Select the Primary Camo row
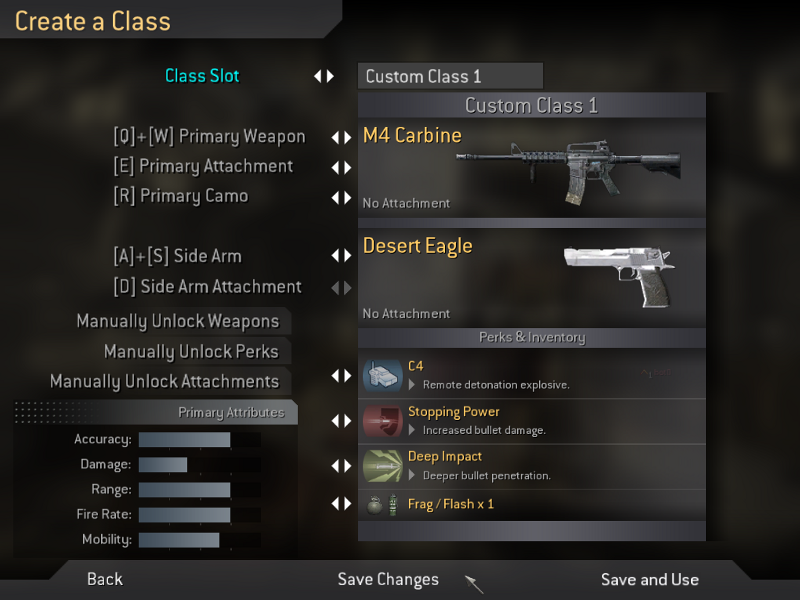Viewport: 800px width, 600px height. coord(180,196)
